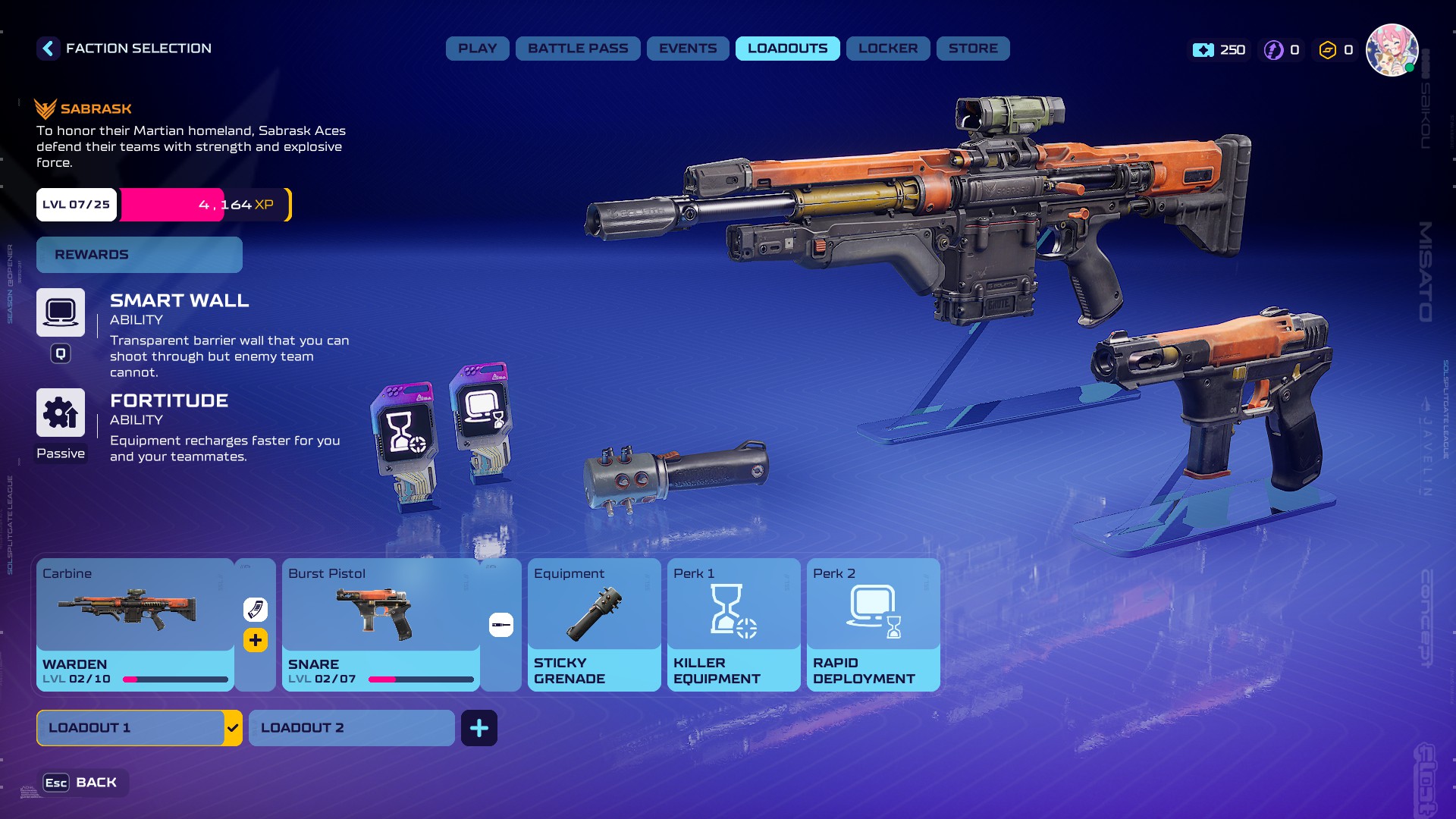Select Loadout 1
The width and height of the screenshot is (1456, 819).
[130, 728]
